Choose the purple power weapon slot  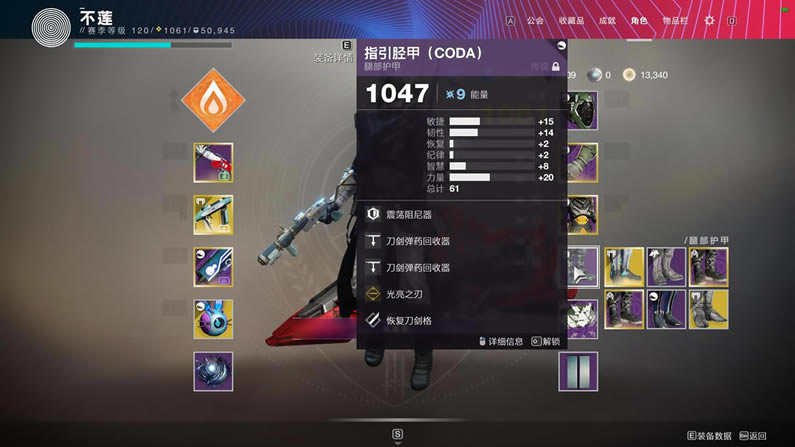(x=213, y=267)
